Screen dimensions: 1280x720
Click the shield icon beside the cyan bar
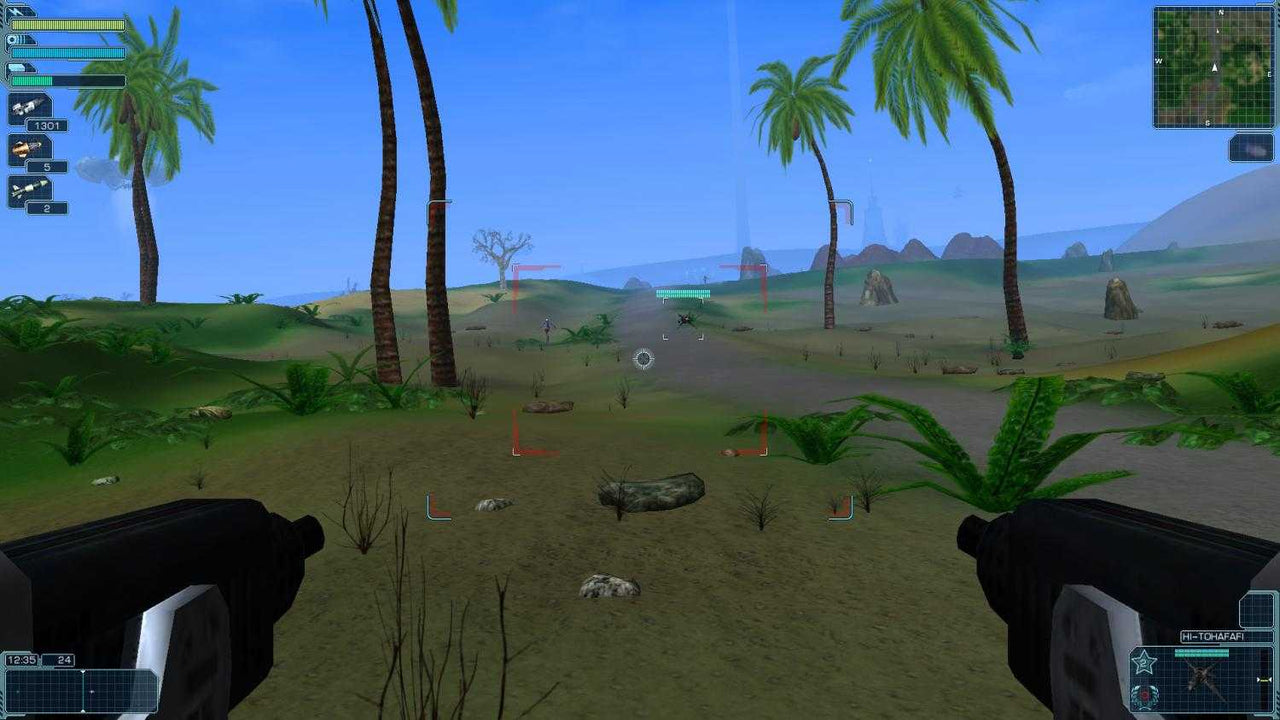pos(13,41)
